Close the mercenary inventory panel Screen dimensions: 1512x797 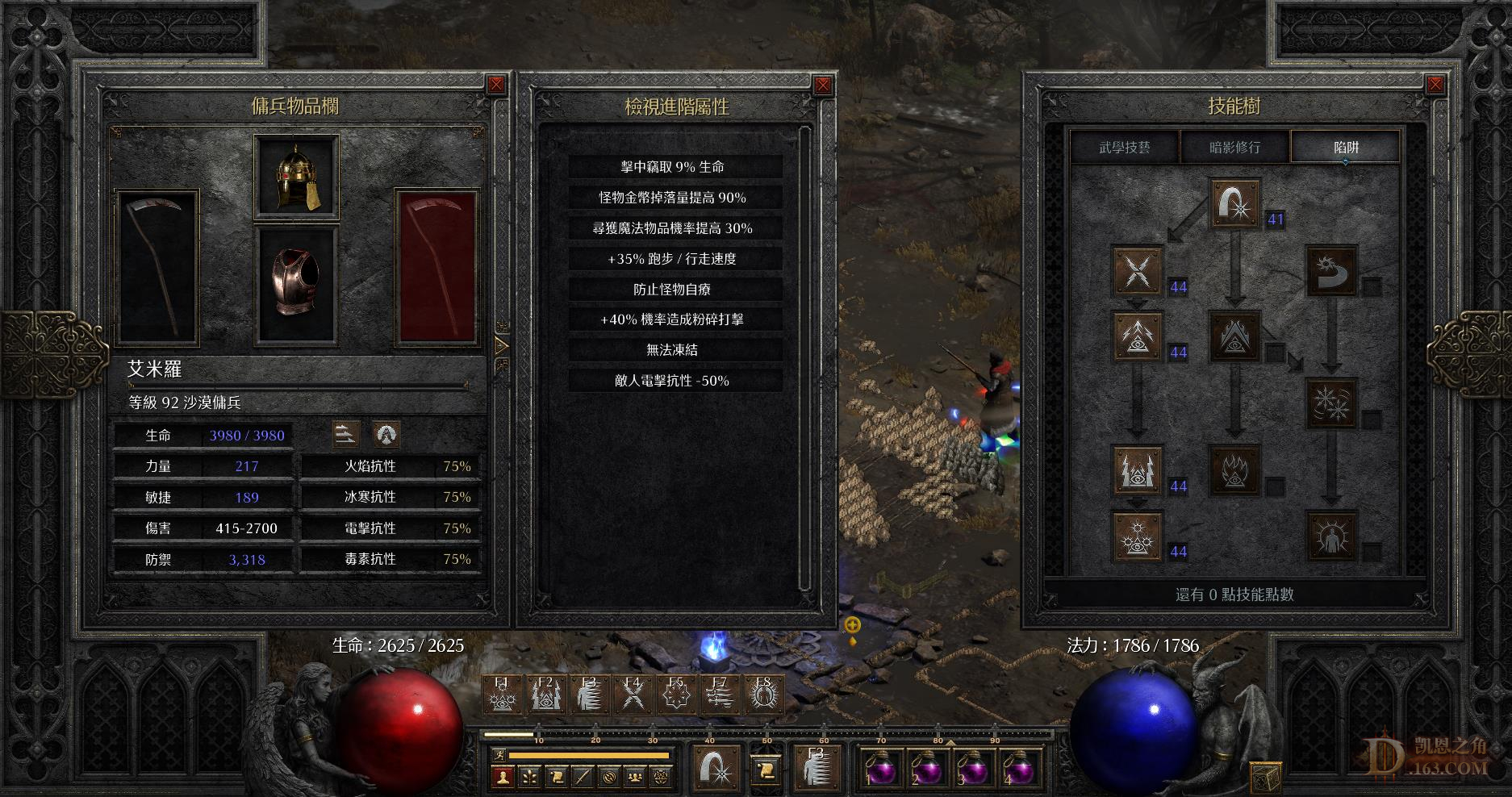[x=496, y=85]
